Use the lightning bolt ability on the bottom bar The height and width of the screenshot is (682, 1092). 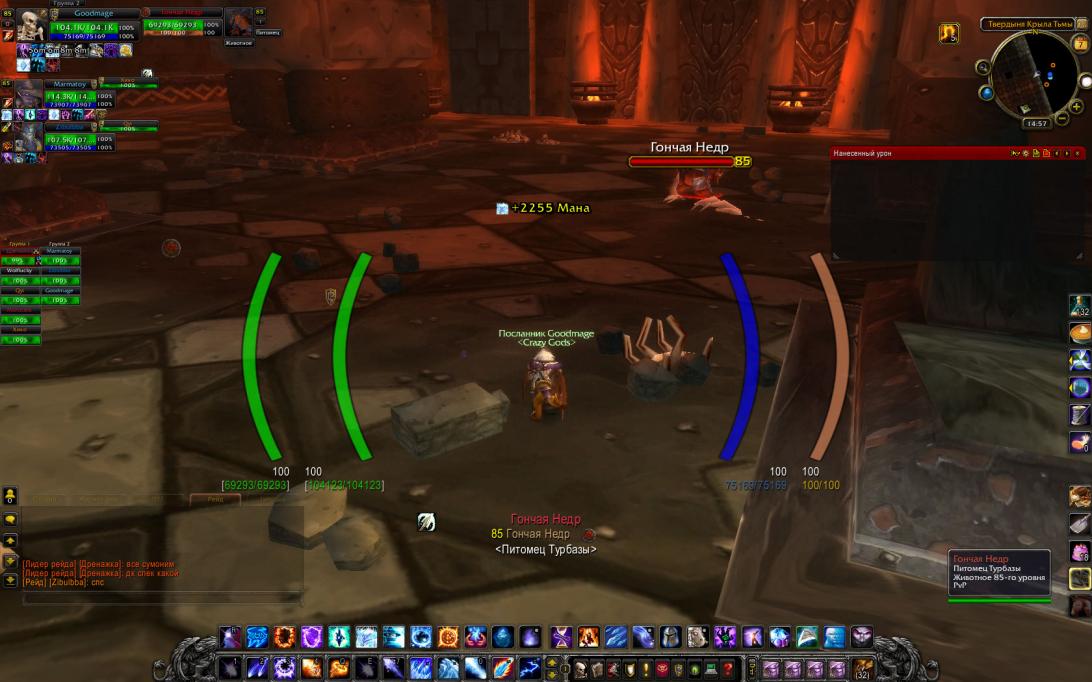click(529, 667)
